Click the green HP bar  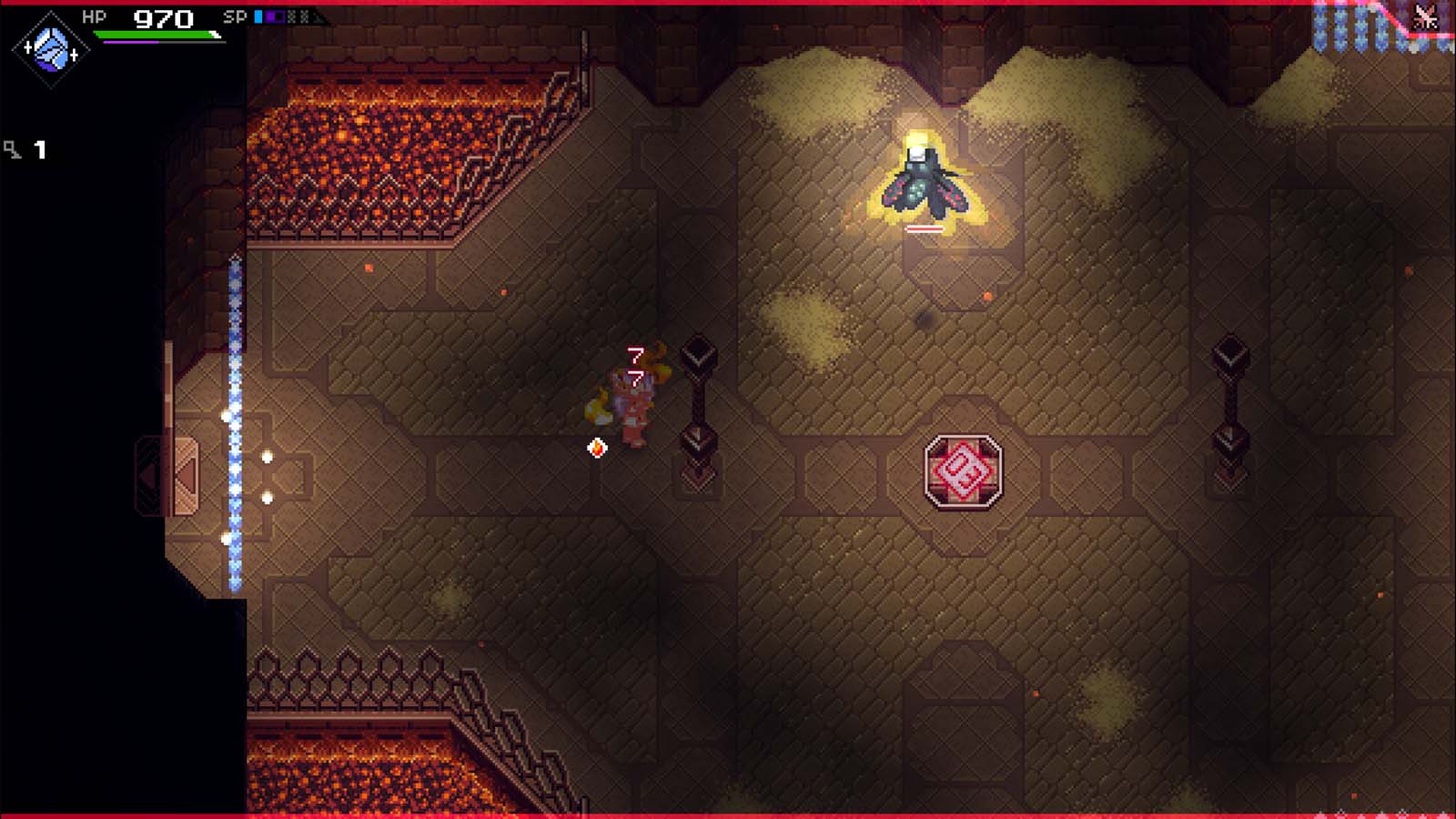pyautogui.click(x=157, y=34)
